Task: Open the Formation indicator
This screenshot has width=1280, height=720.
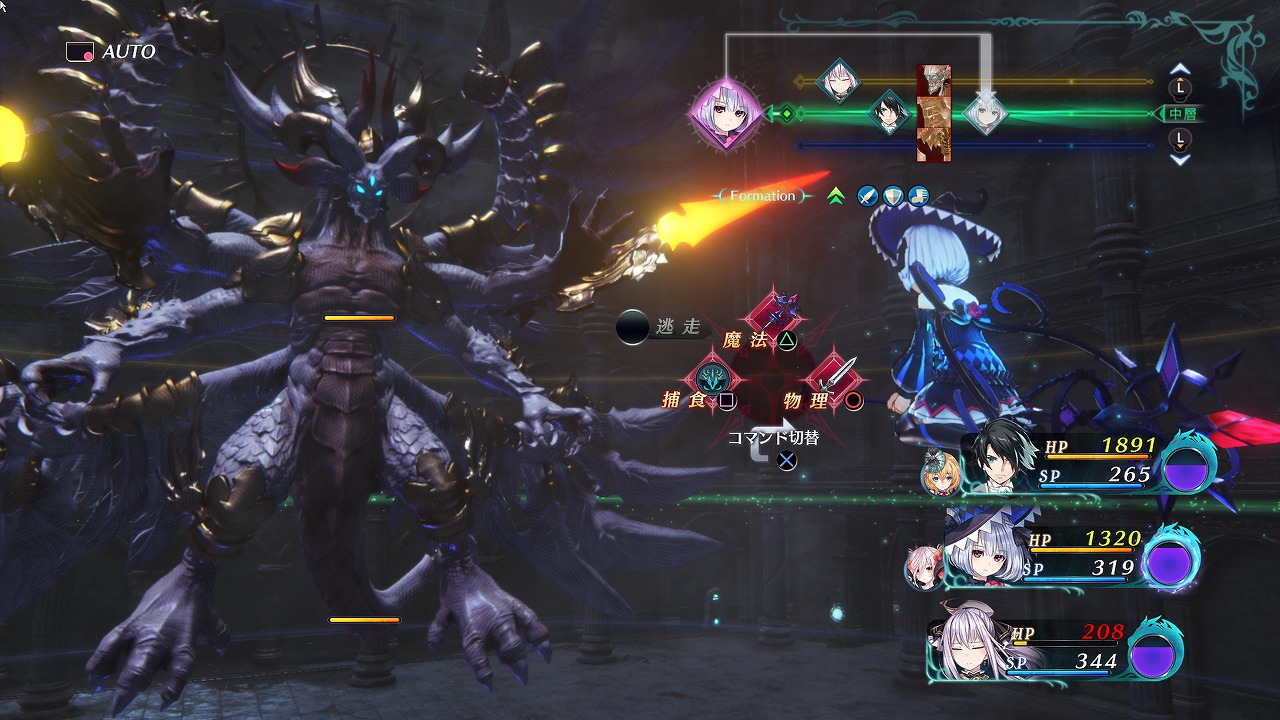Action: (762, 196)
